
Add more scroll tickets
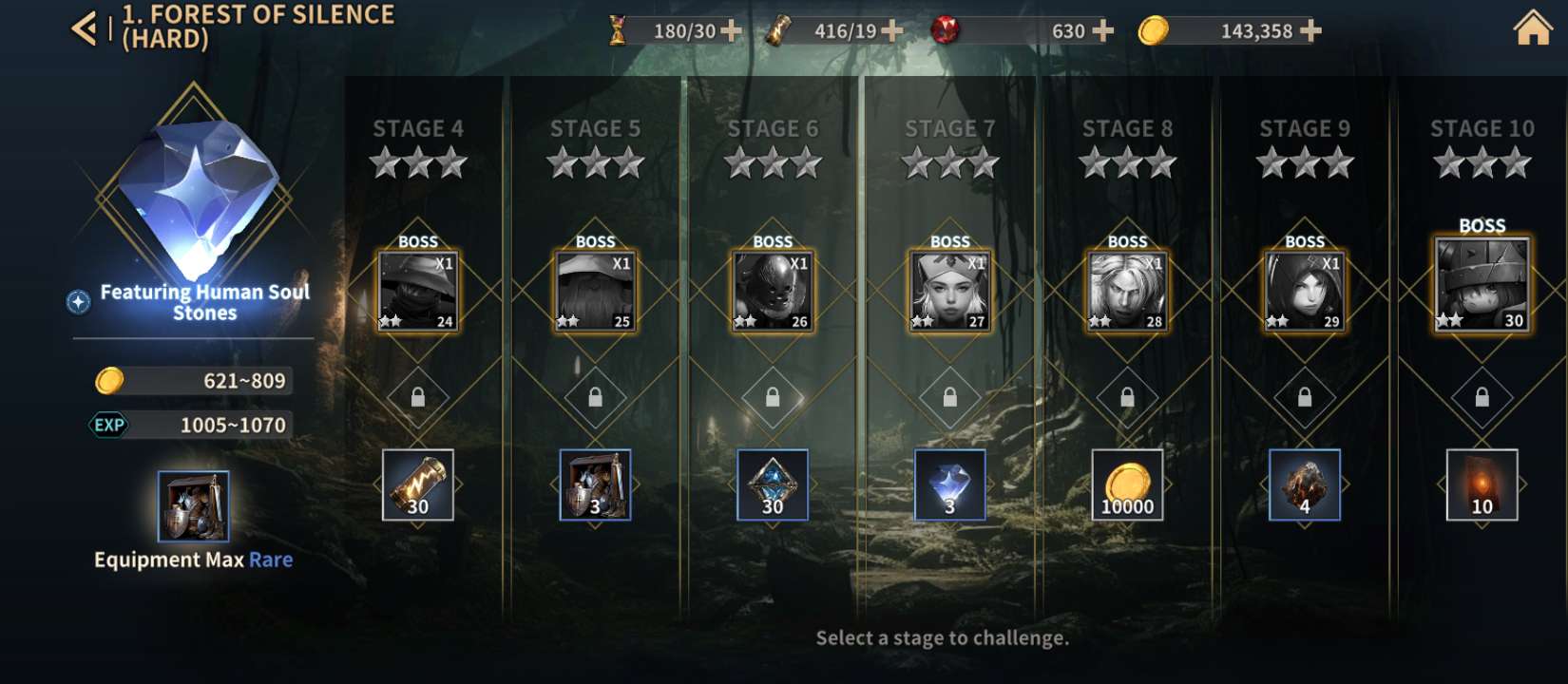point(891,31)
